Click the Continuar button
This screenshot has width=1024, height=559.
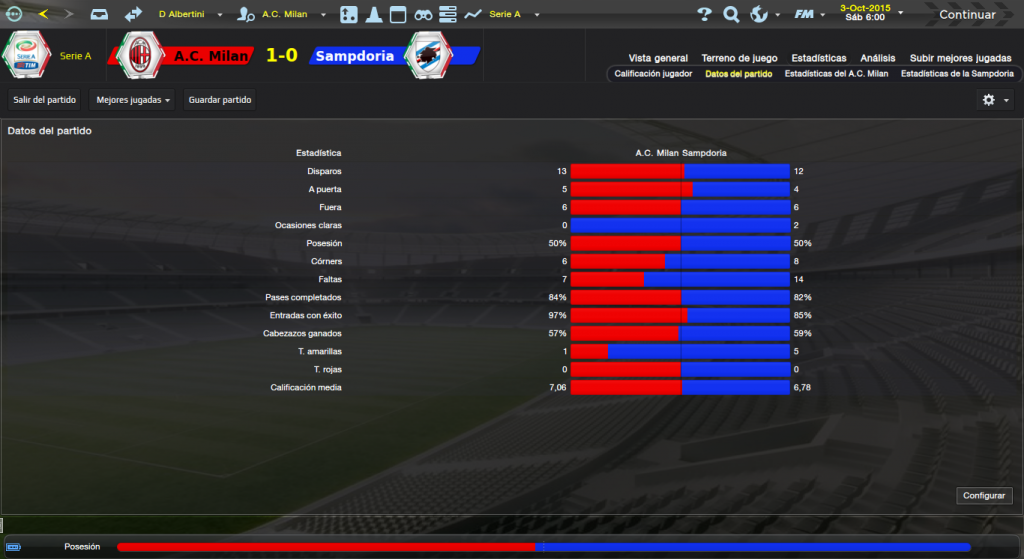[967, 15]
